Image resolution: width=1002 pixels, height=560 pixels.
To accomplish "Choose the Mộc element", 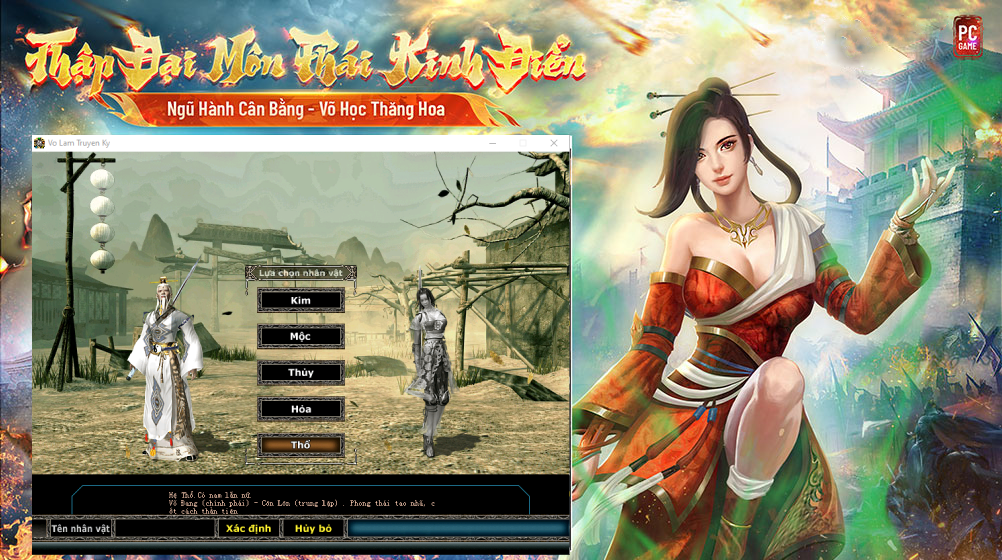I will click(x=301, y=336).
